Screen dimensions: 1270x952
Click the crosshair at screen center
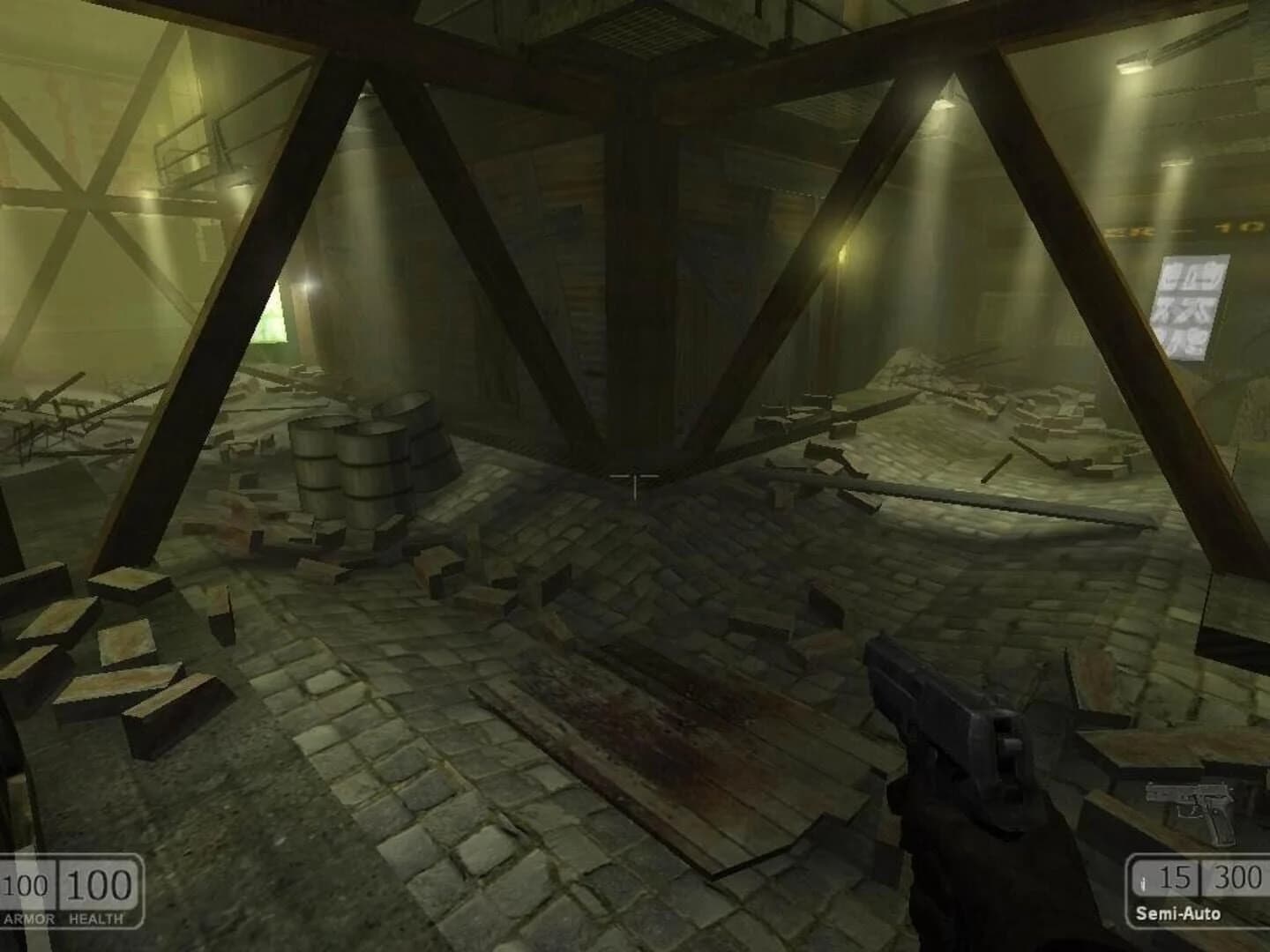637,476
